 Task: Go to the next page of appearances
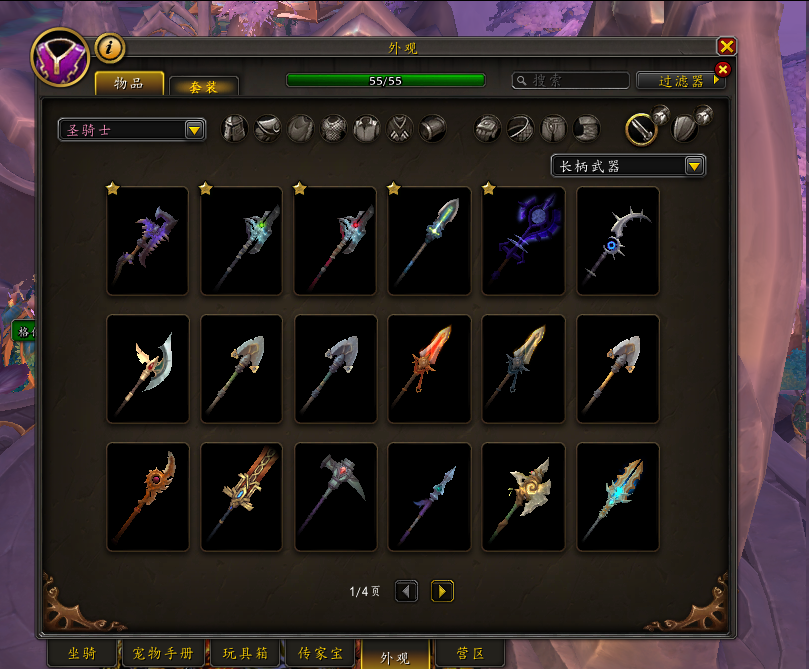point(442,591)
